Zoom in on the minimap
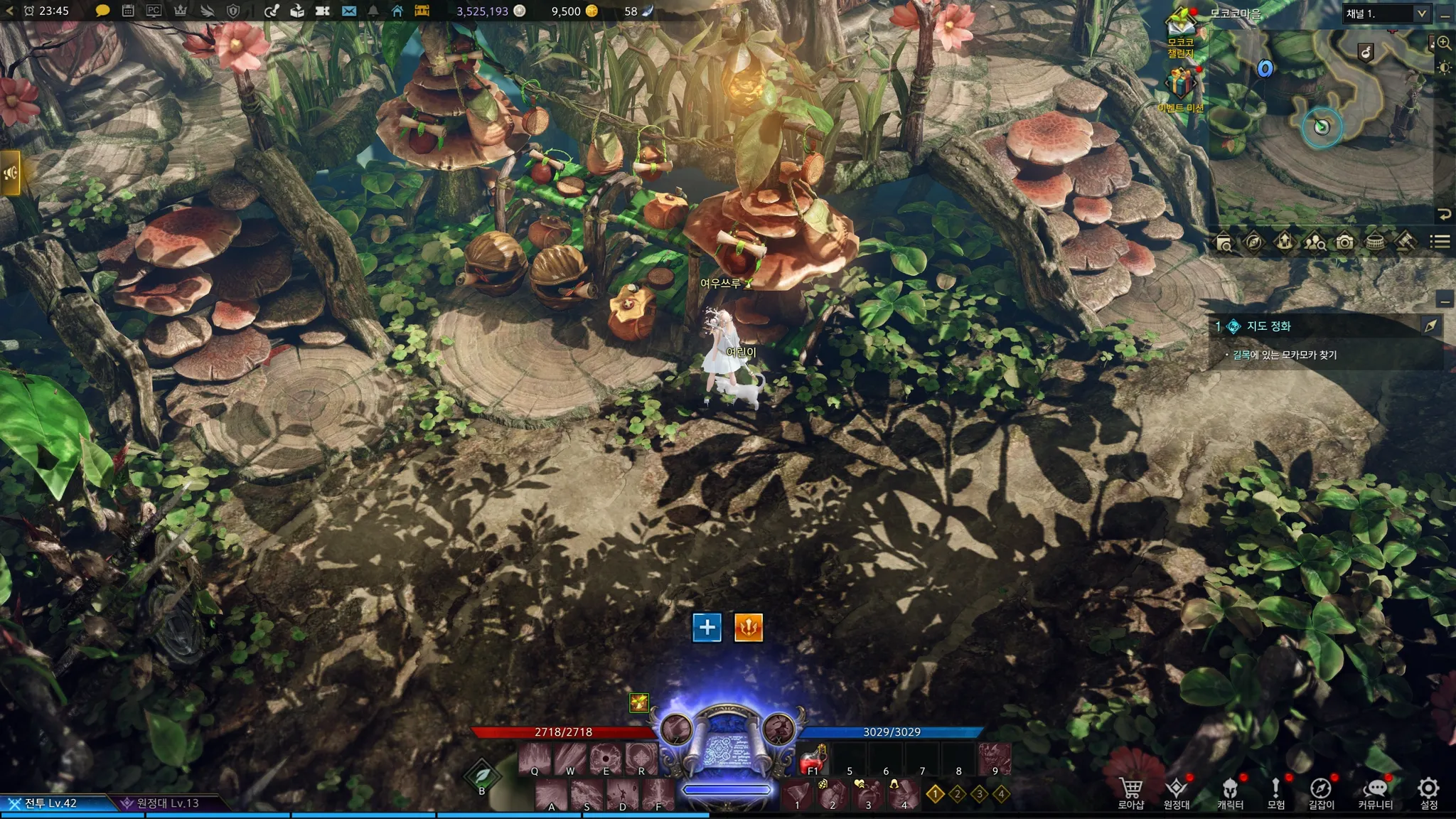 pos(1444,43)
